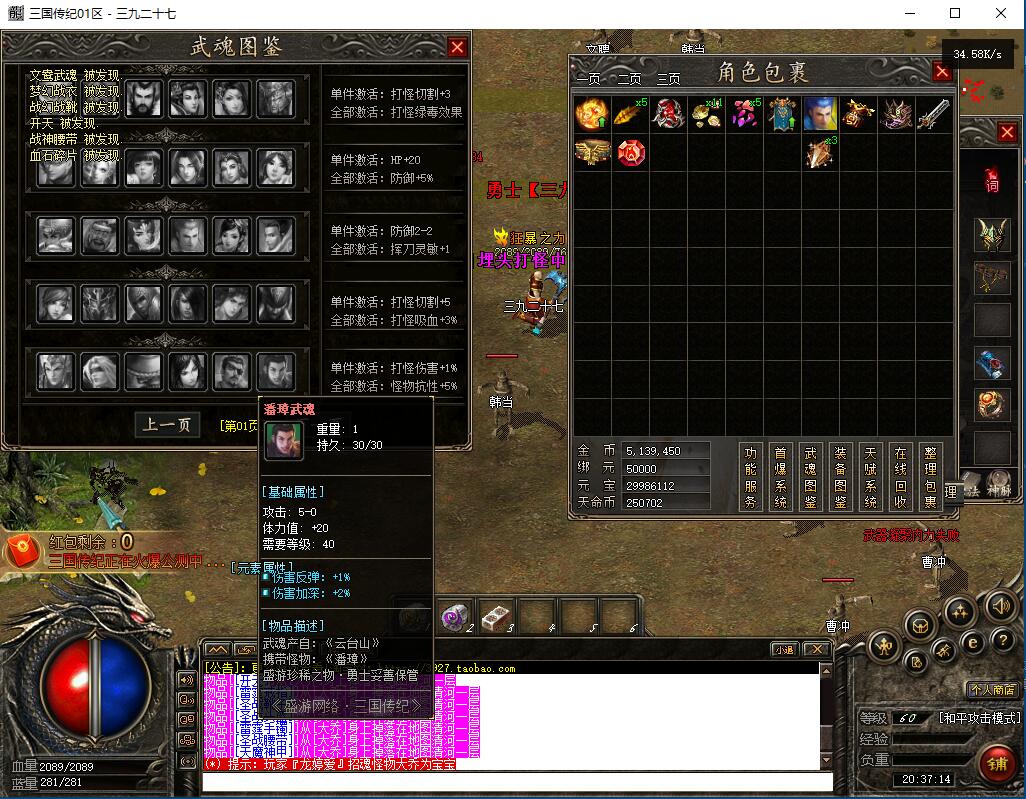Go to previous page with 上一页

coord(167,424)
